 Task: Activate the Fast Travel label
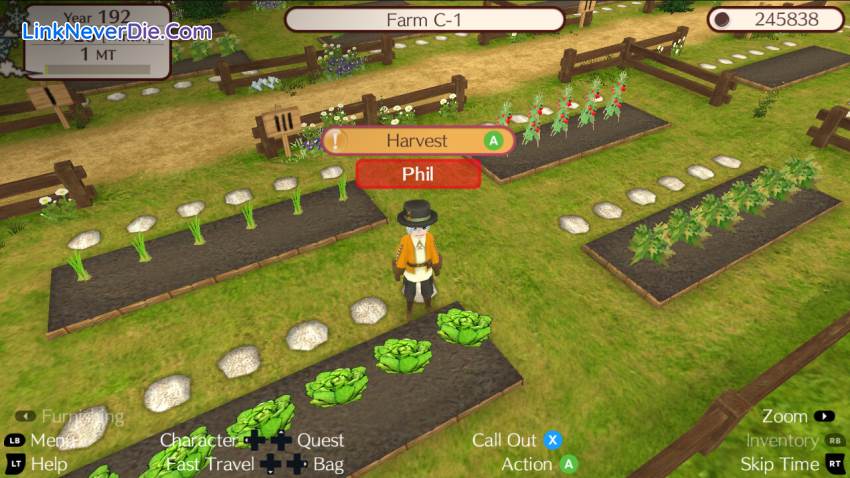(210, 464)
